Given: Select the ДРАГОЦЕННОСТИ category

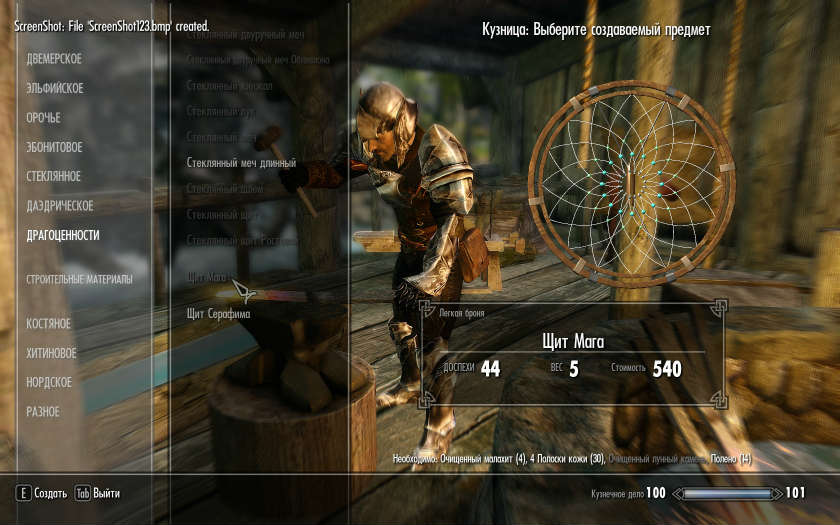Looking at the screenshot, I should click(x=63, y=235).
